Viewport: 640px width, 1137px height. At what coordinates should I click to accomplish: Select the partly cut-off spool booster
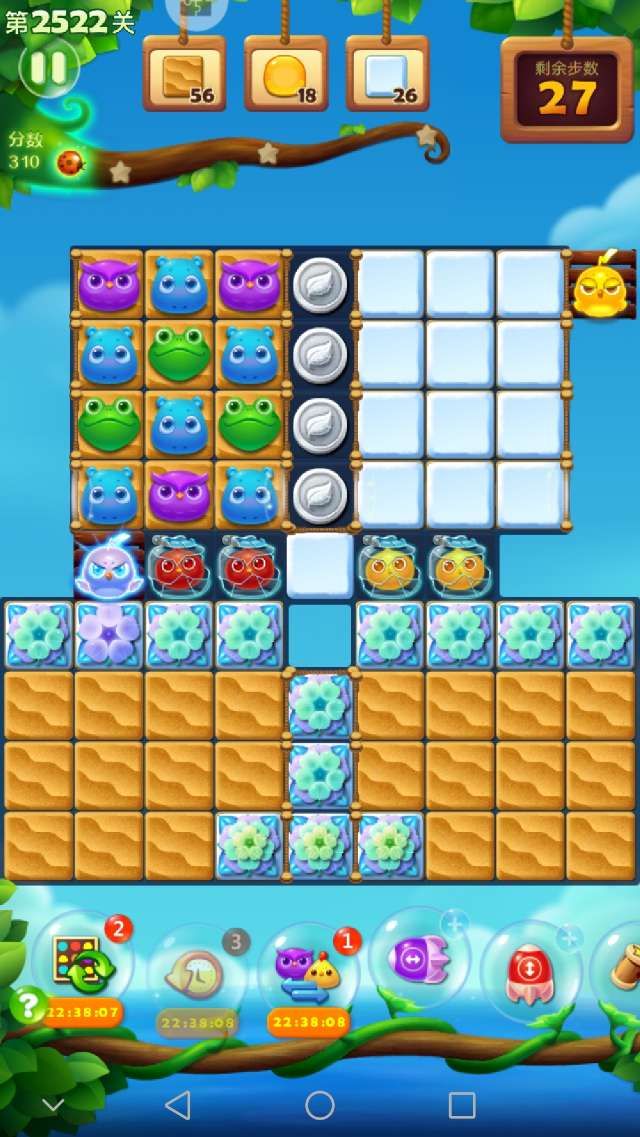point(624,965)
